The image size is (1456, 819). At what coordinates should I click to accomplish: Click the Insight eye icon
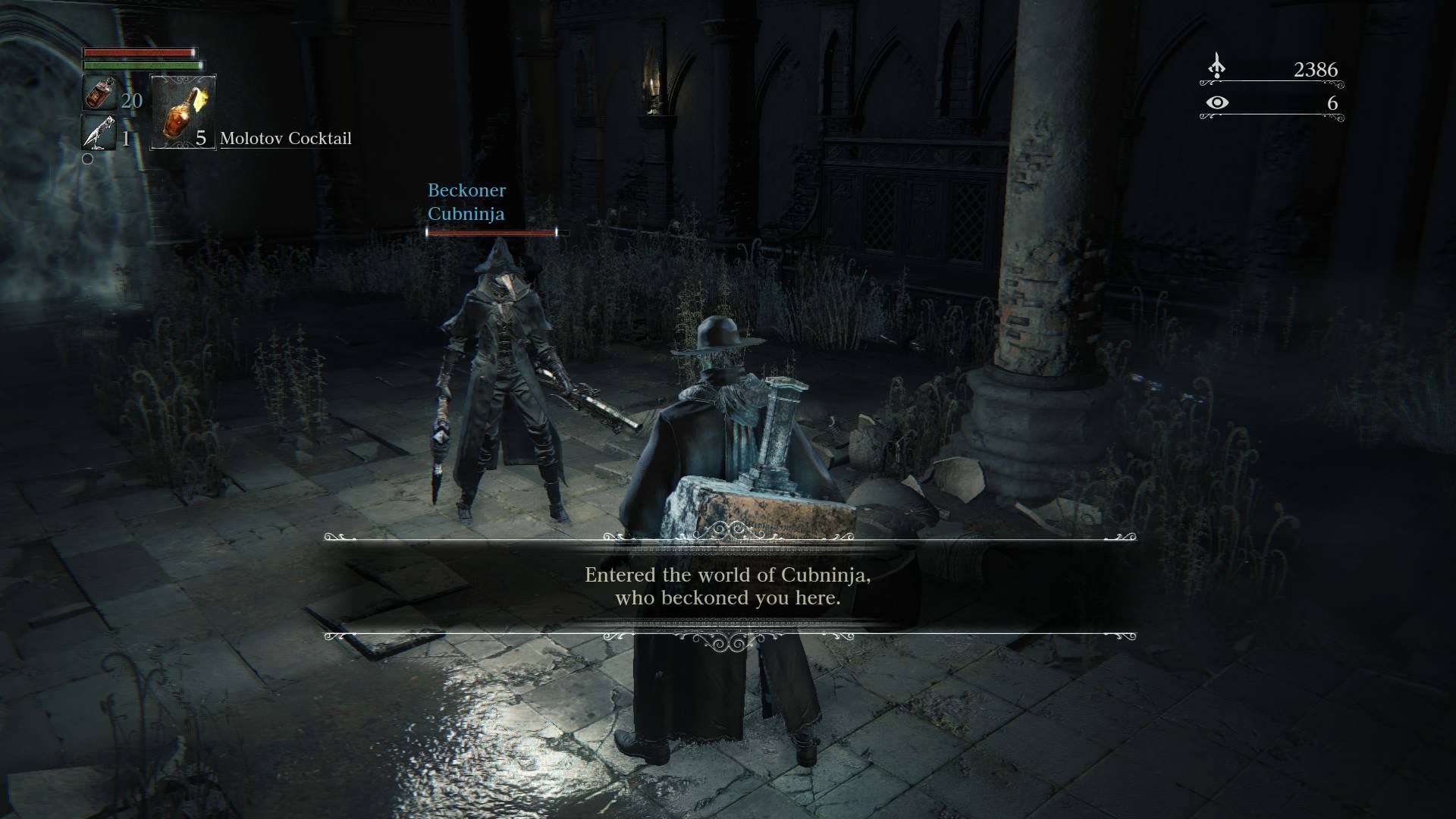click(1216, 102)
